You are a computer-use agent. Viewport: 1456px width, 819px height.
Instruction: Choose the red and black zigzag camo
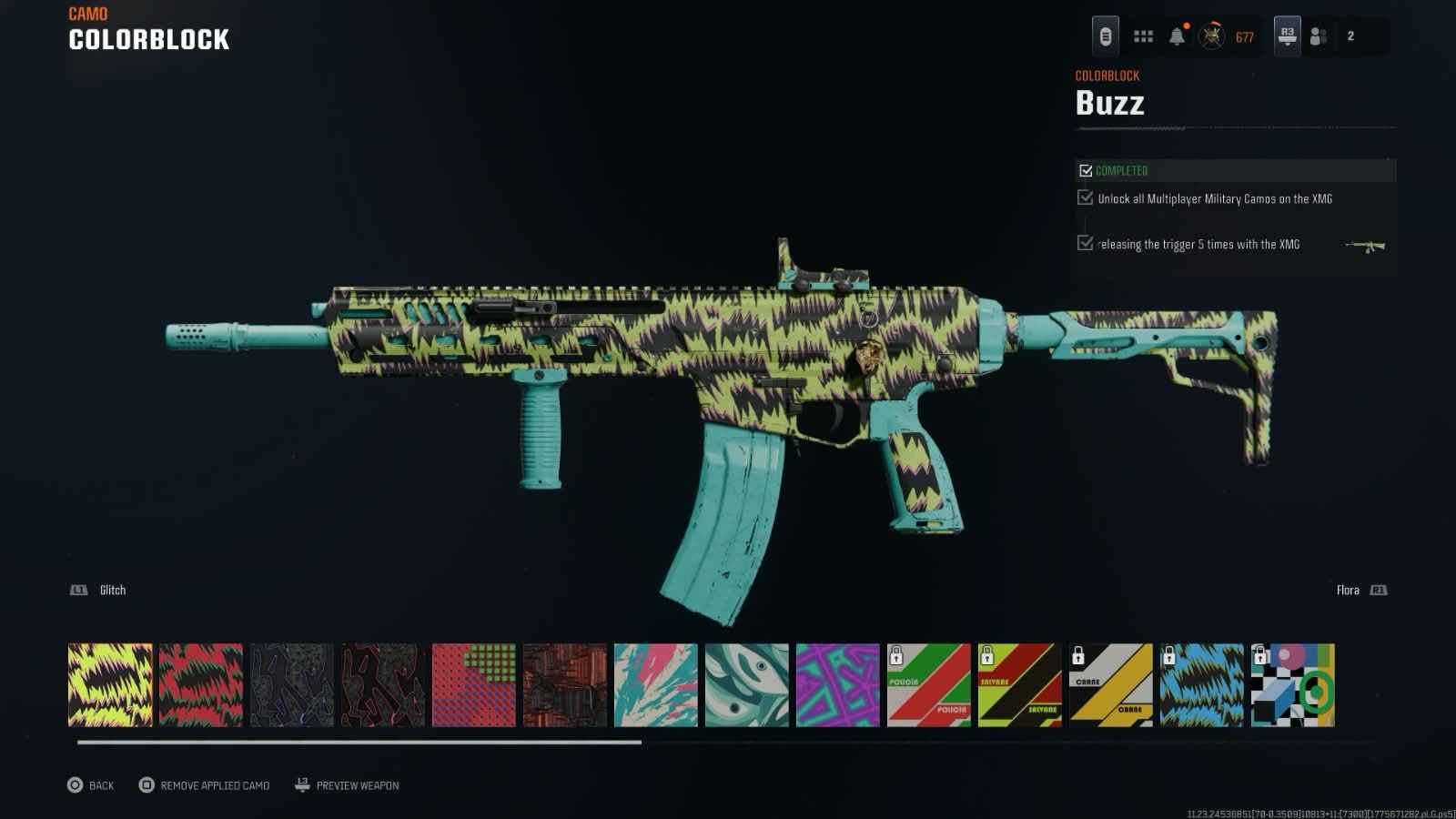pyautogui.click(x=201, y=685)
